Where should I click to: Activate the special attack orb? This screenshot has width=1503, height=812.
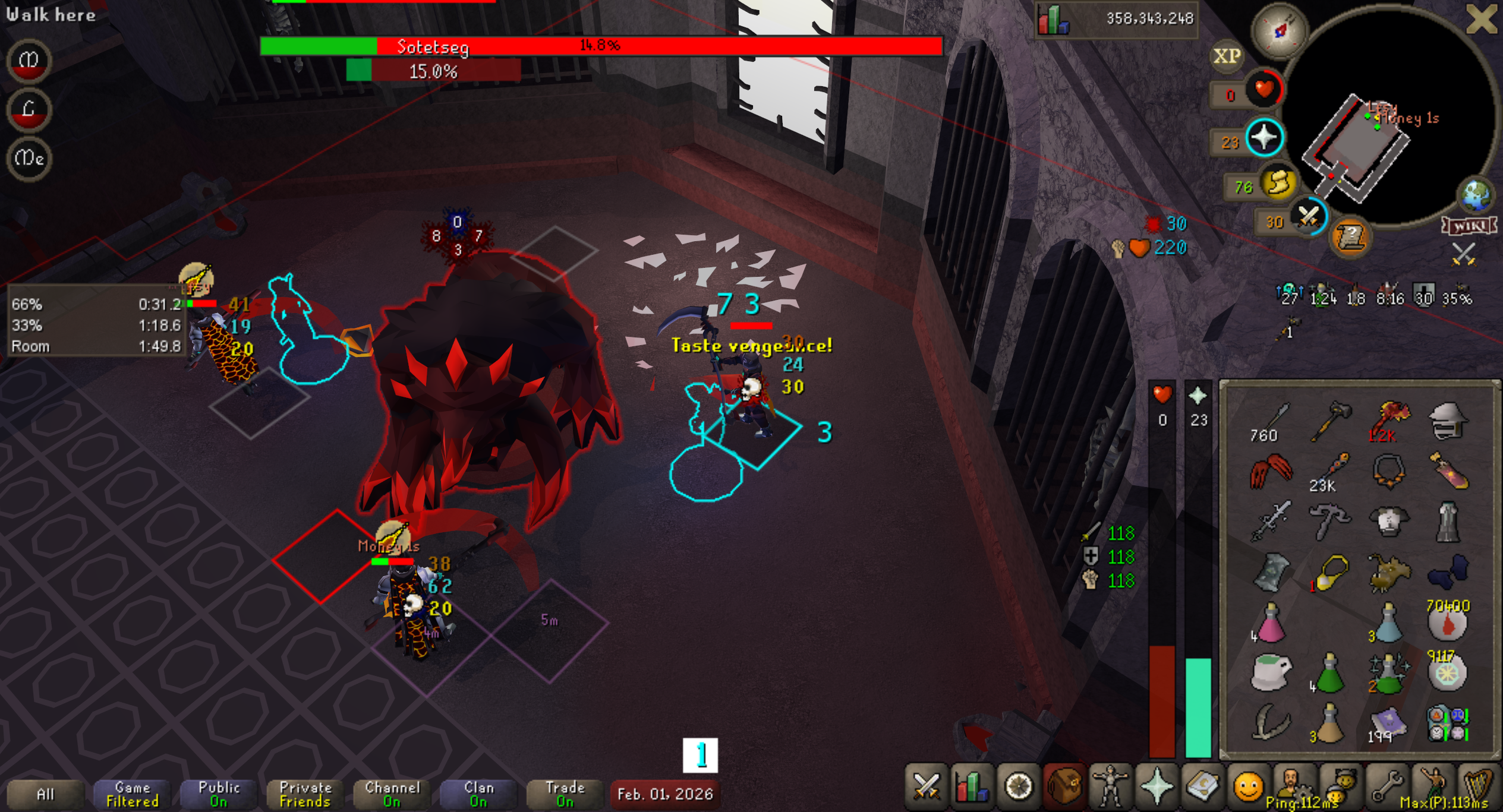[x=1308, y=216]
